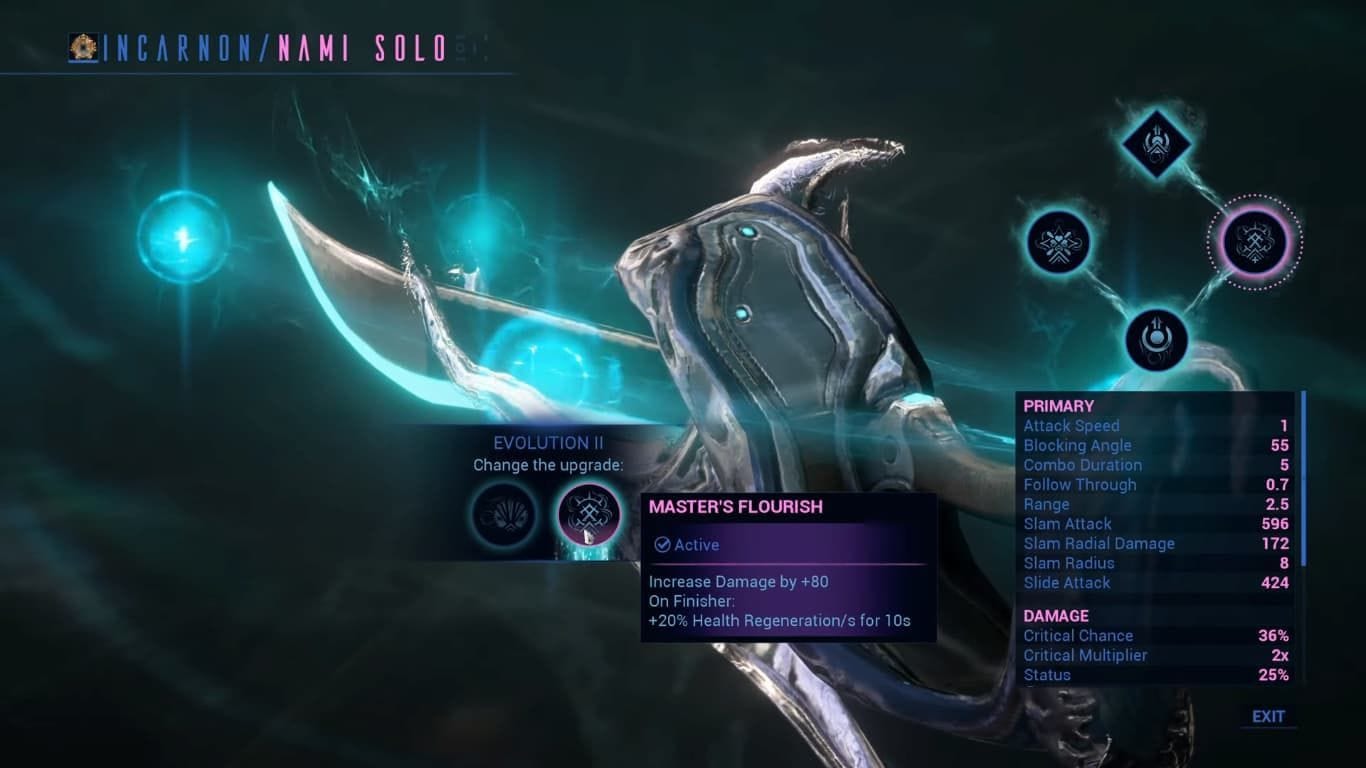1366x768 pixels.
Task: Click the Active checkmark icon in the tooltip
Action: [x=662, y=545]
